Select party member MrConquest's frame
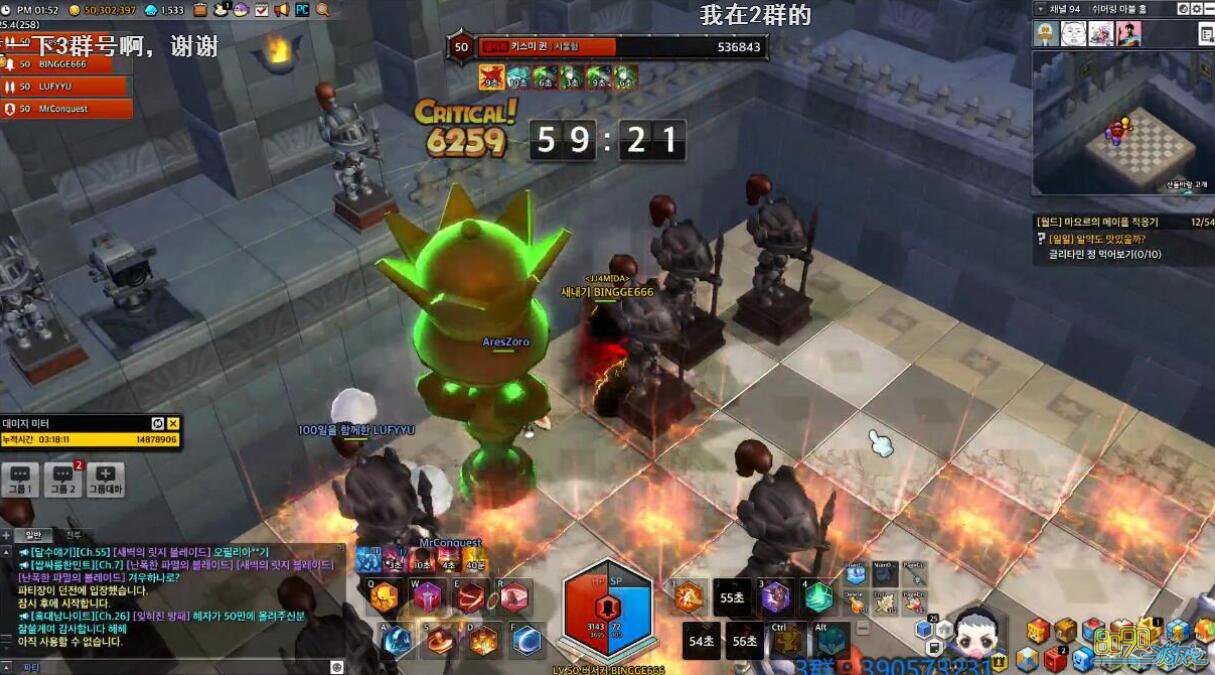Viewport: 1215px width, 675px height. (67, 109)
